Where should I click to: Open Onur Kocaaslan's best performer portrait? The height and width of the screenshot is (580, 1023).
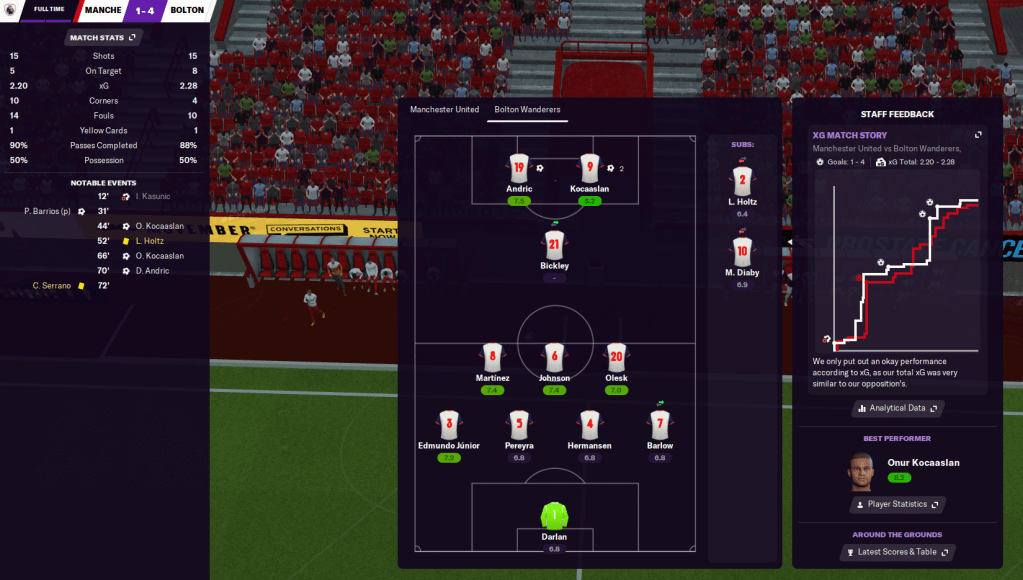[x=860, y=471]
